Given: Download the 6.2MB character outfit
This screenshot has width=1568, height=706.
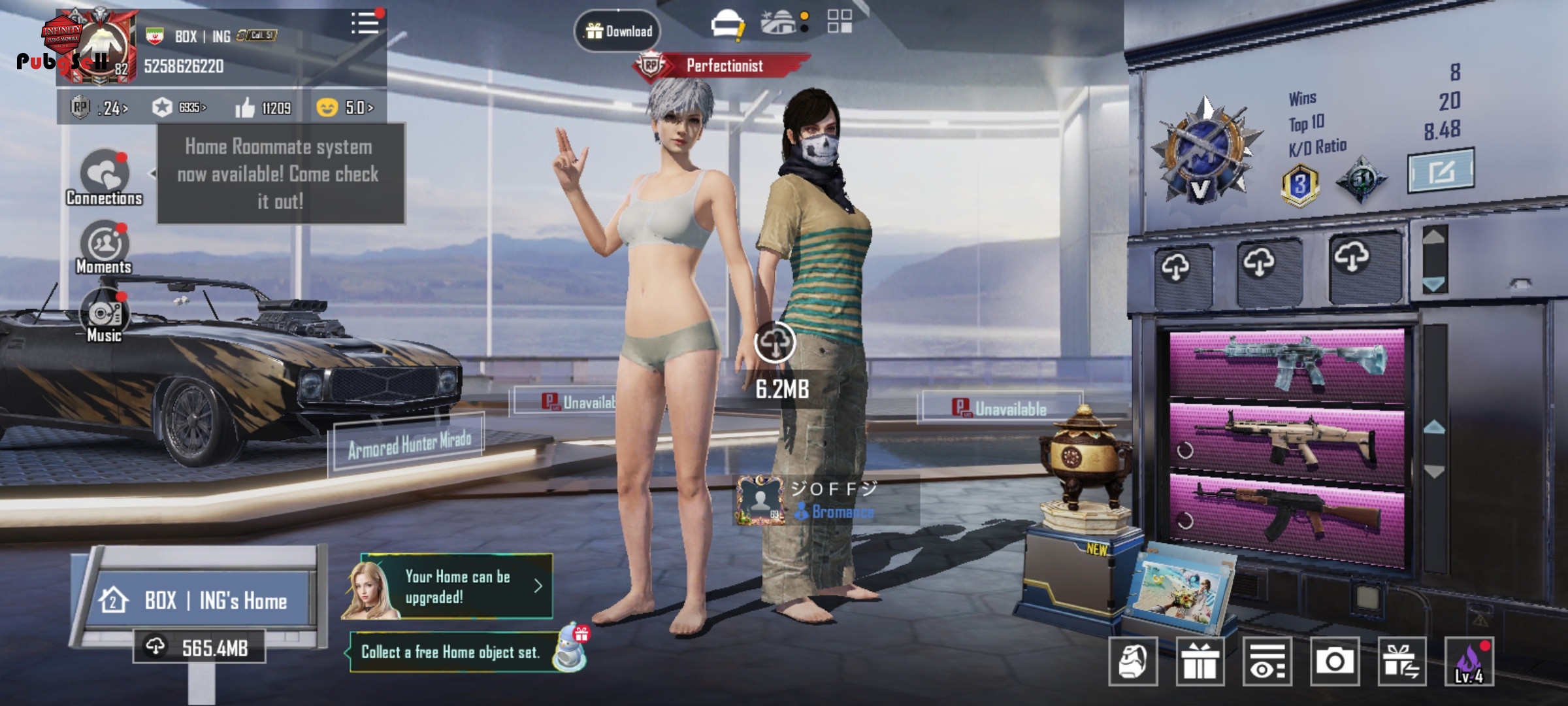Looking at the screenshot, I should tap(775, 343).
